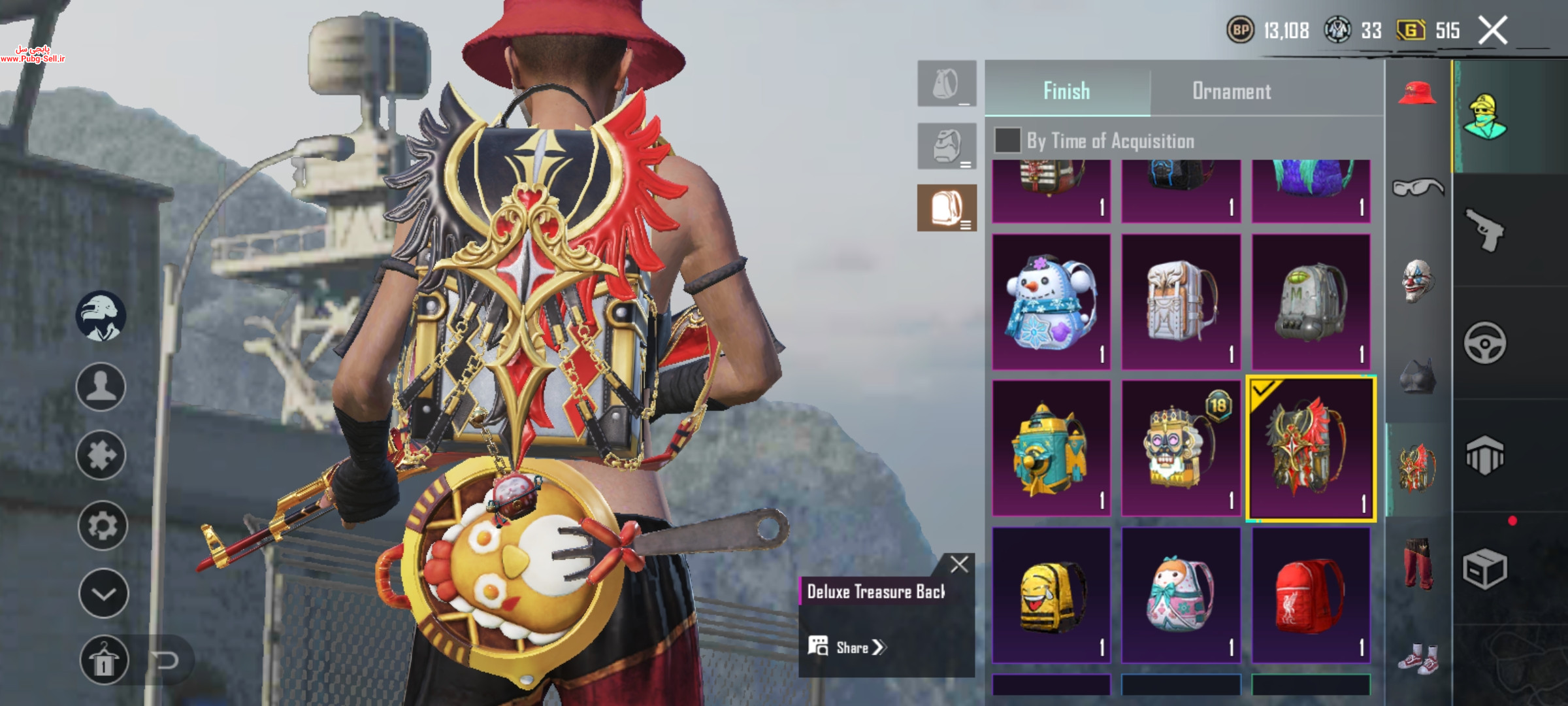The width and height of the screenshot is (1568, 706).
Task: Close the inventory screen
Action: pyautogui.click(x=1493, y=30)
